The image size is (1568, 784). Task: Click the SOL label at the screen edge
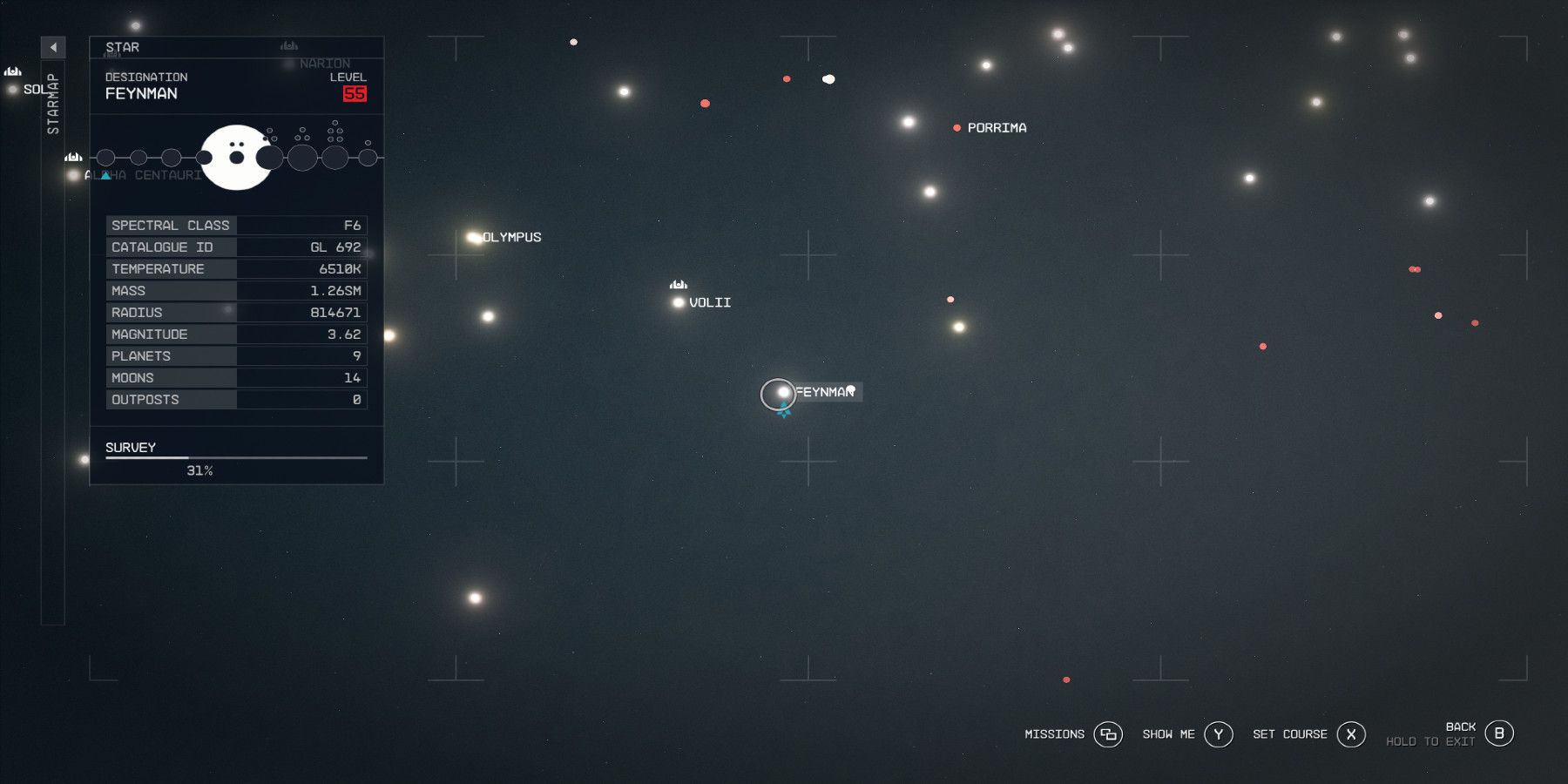[x=33, y=87]
